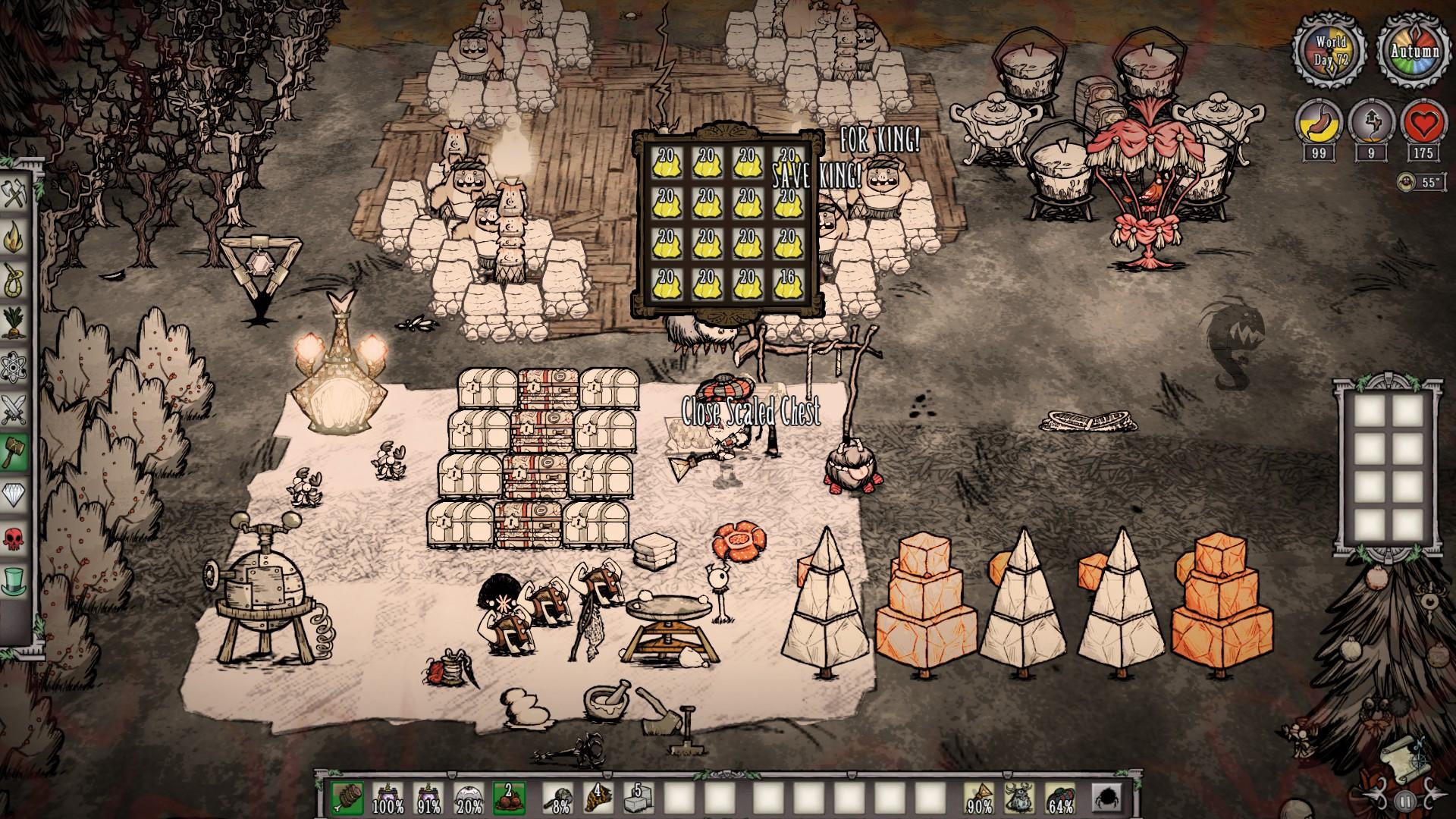The width and height of the screenshot is (1456, 819).
Task: Select the equipped hand item at 90%
Action: point(981,798)
